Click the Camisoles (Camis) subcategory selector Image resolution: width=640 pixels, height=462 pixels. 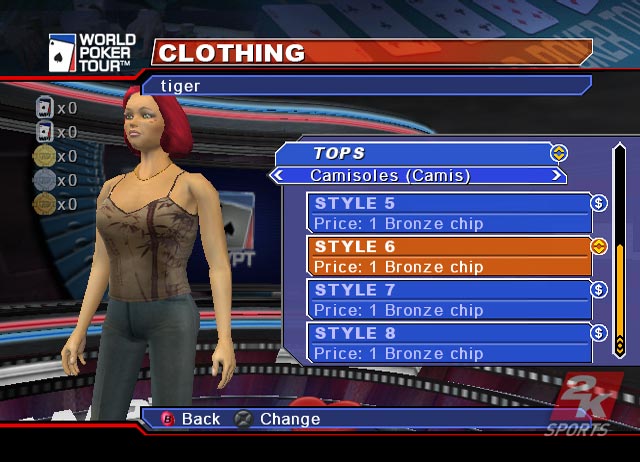click(x=417, y=176)
